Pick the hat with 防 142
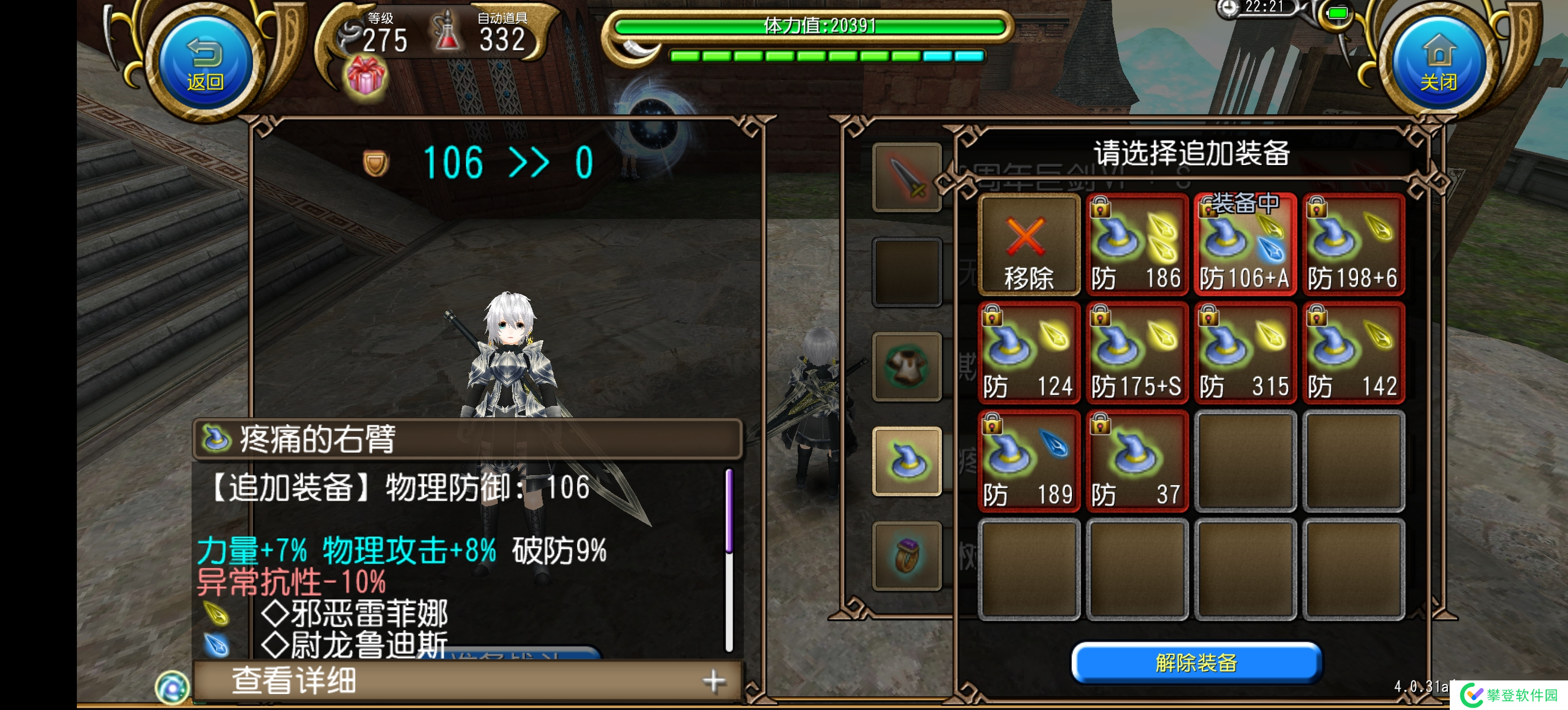Screen dimensions: 1568x710 [x=1353, y=353]
